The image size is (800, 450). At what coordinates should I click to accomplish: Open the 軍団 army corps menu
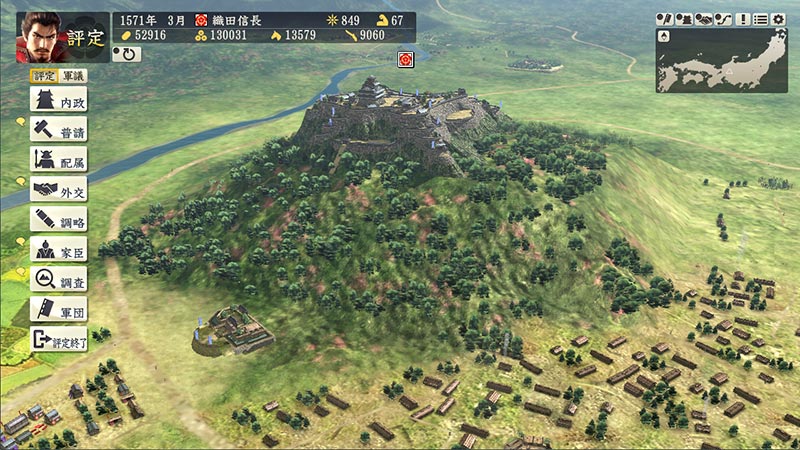pos(58,308)
